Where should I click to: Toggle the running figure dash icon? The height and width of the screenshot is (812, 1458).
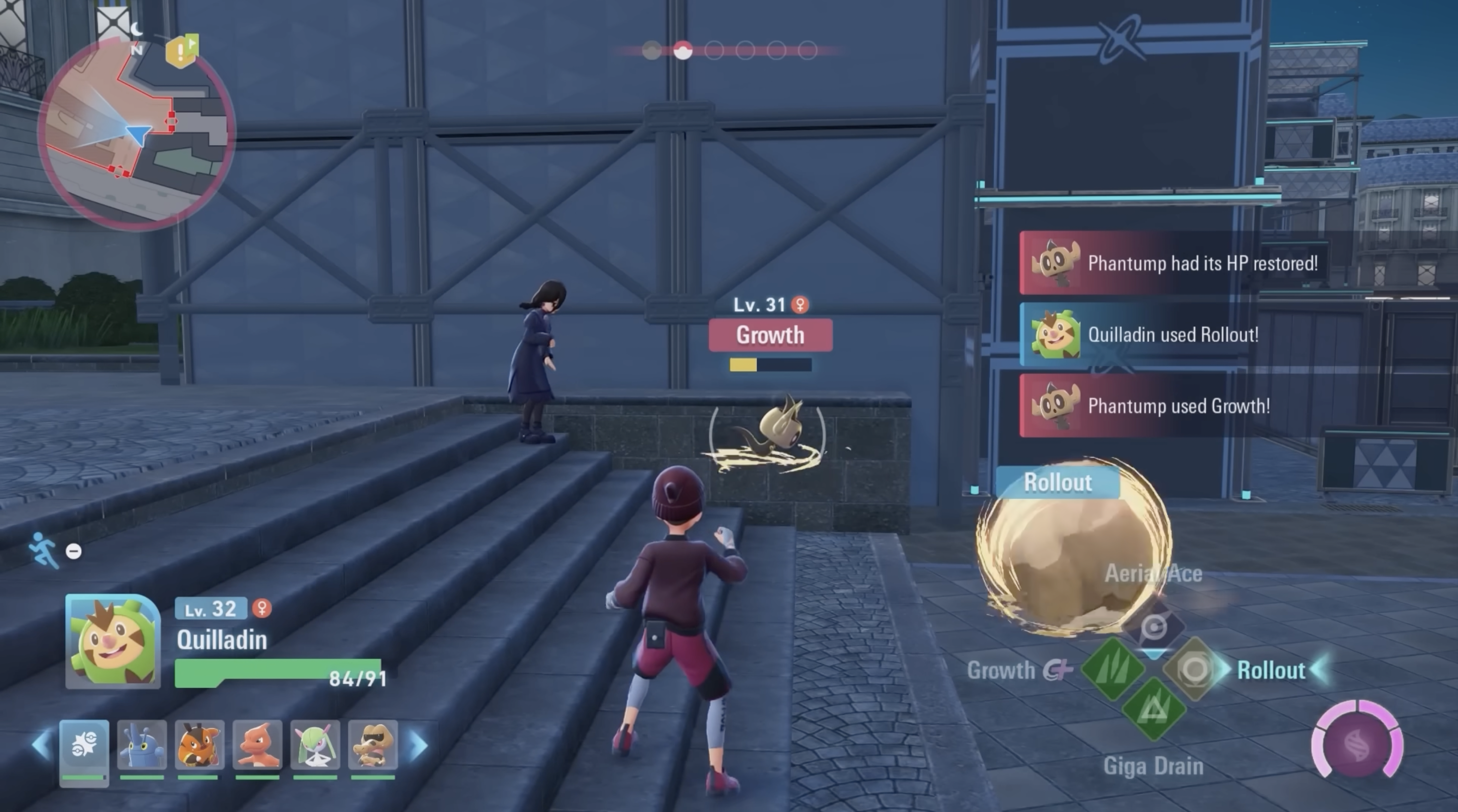coord(44,549)
